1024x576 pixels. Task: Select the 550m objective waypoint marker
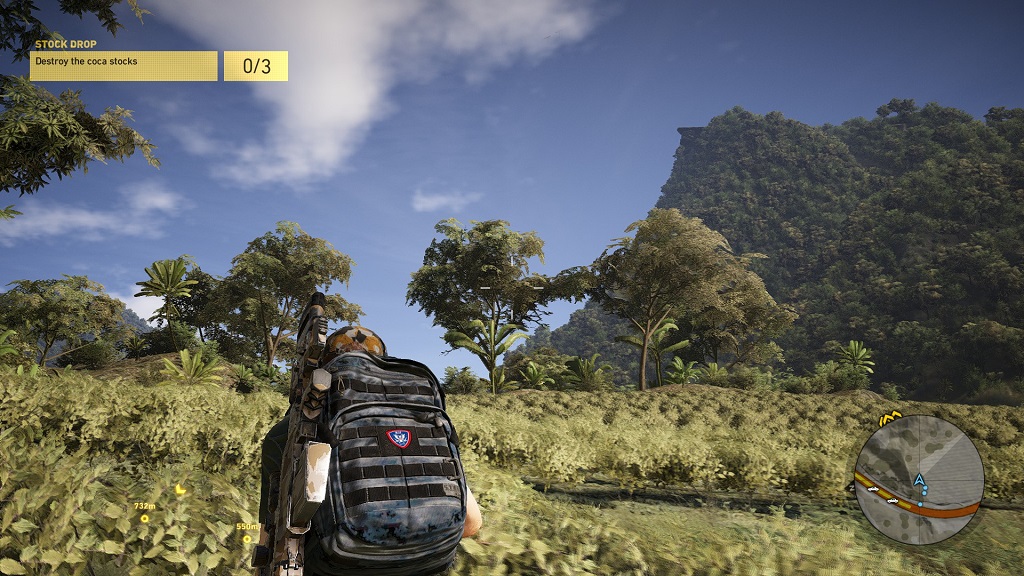(x=247, y=538)
